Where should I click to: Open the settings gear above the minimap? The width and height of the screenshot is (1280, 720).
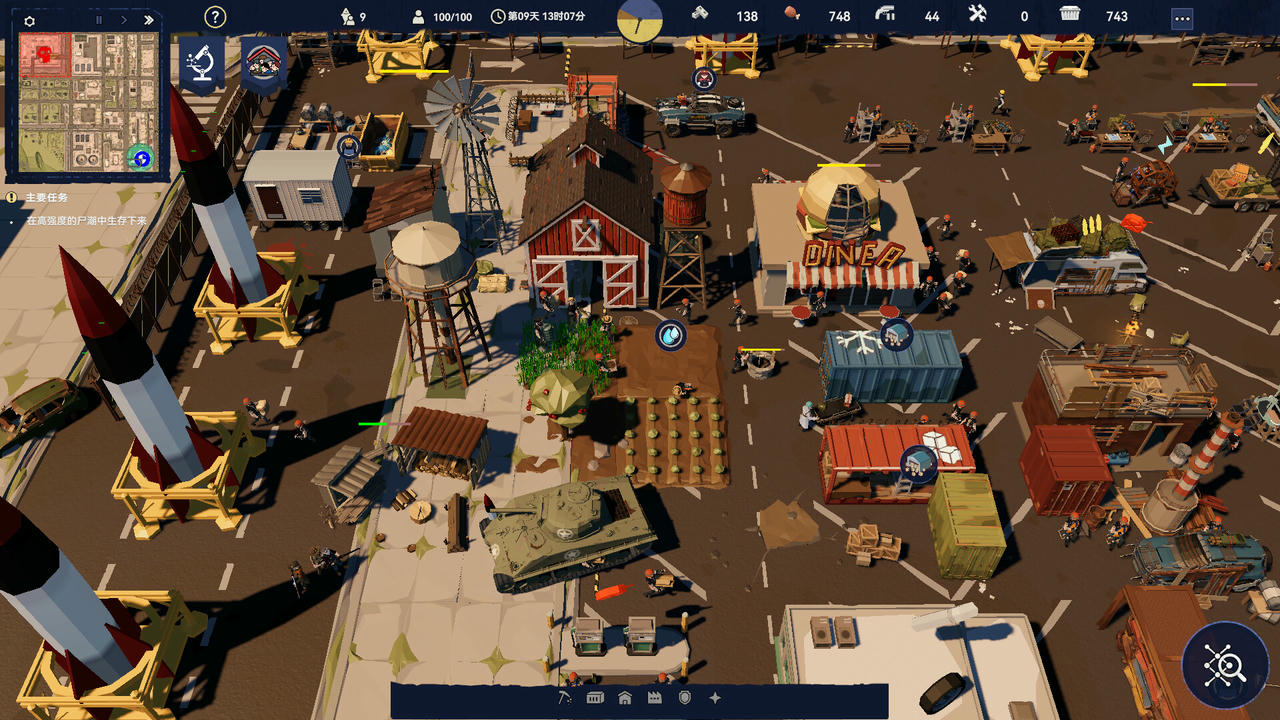click(29, 20)
